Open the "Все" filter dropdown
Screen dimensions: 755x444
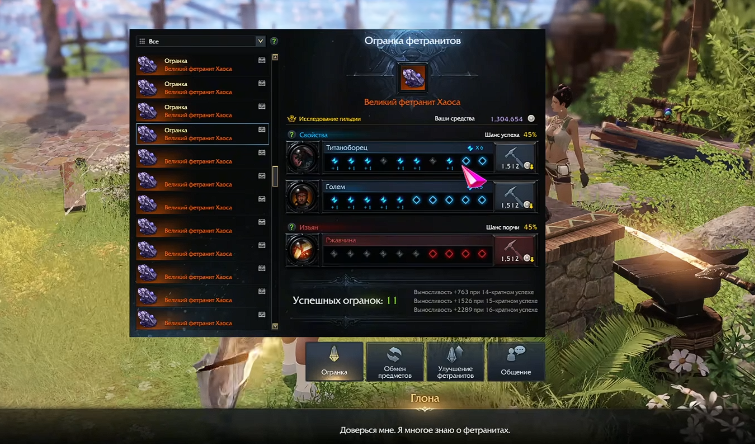point(200,42)
